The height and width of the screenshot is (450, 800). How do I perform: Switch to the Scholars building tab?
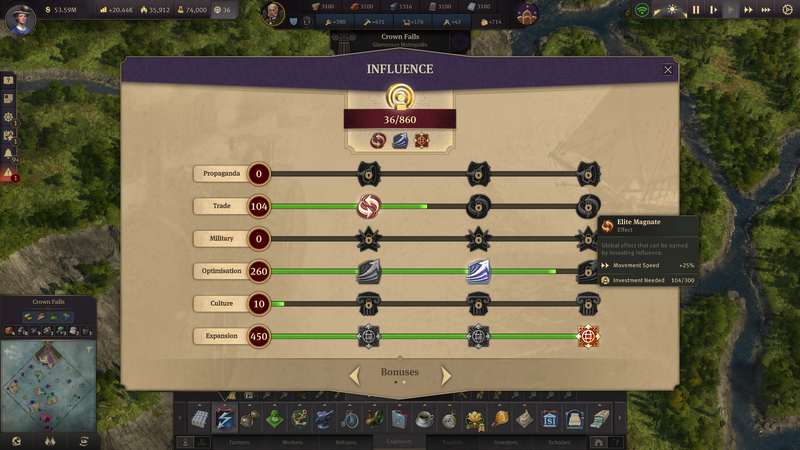pos(559,441)
